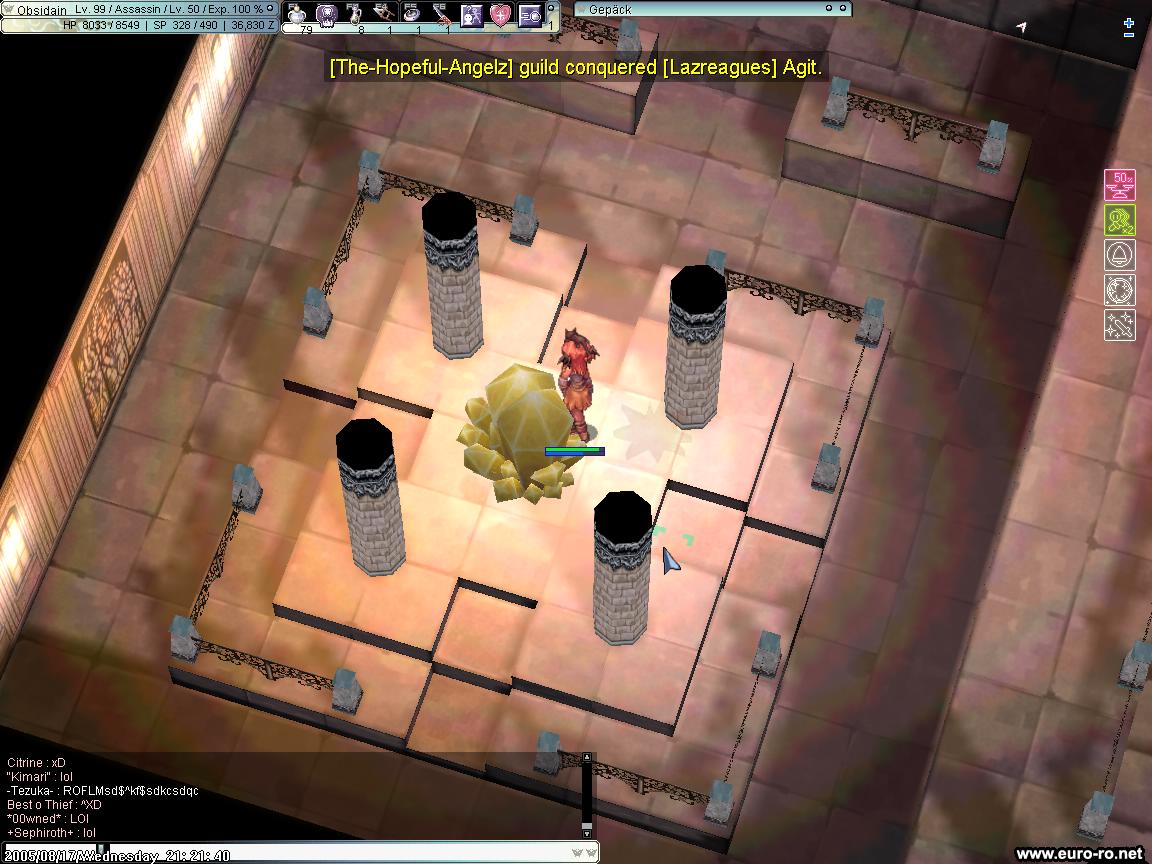The width and height of the screenshot is (1152, 864).
Task: Click the Obsidain character info bar
Action: pyautogui.click(x=140, y=9)
